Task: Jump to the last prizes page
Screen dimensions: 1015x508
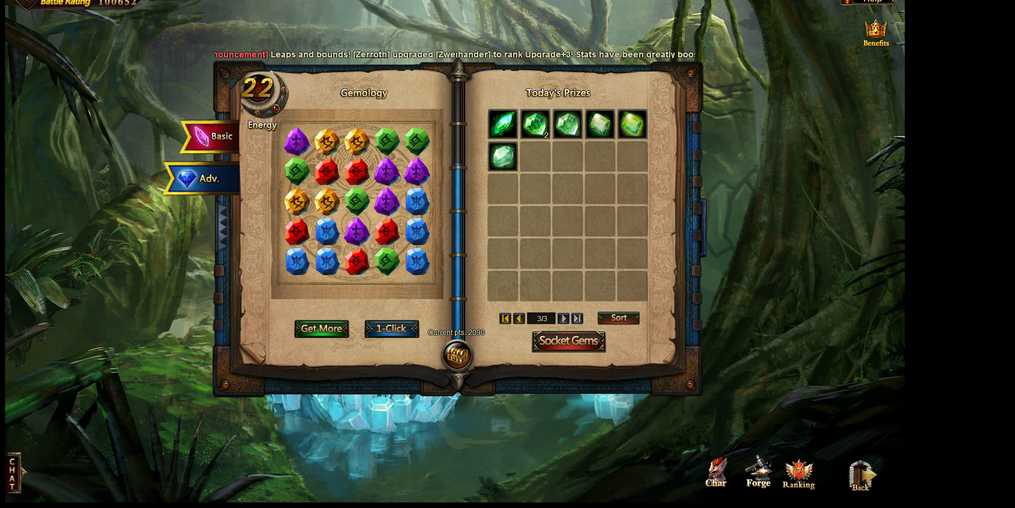Action: point(577,319)
